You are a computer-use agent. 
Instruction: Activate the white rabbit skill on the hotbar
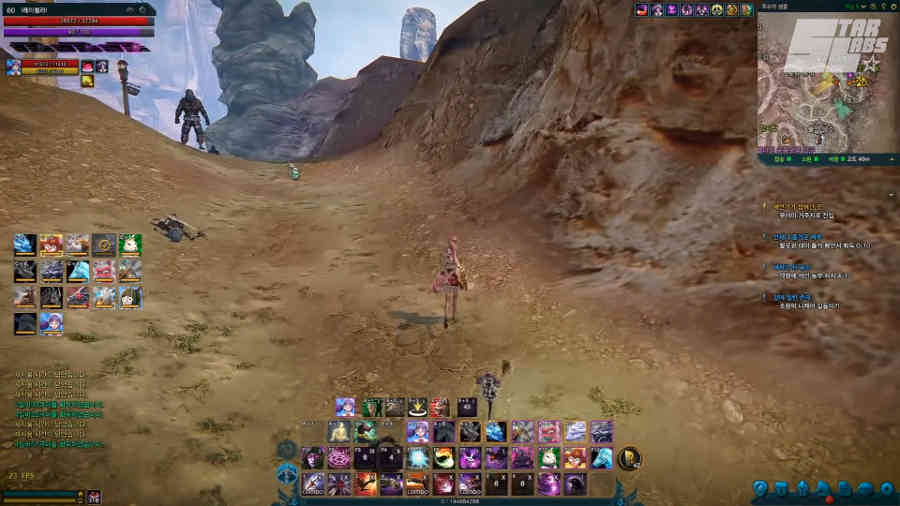coord(549,458)
